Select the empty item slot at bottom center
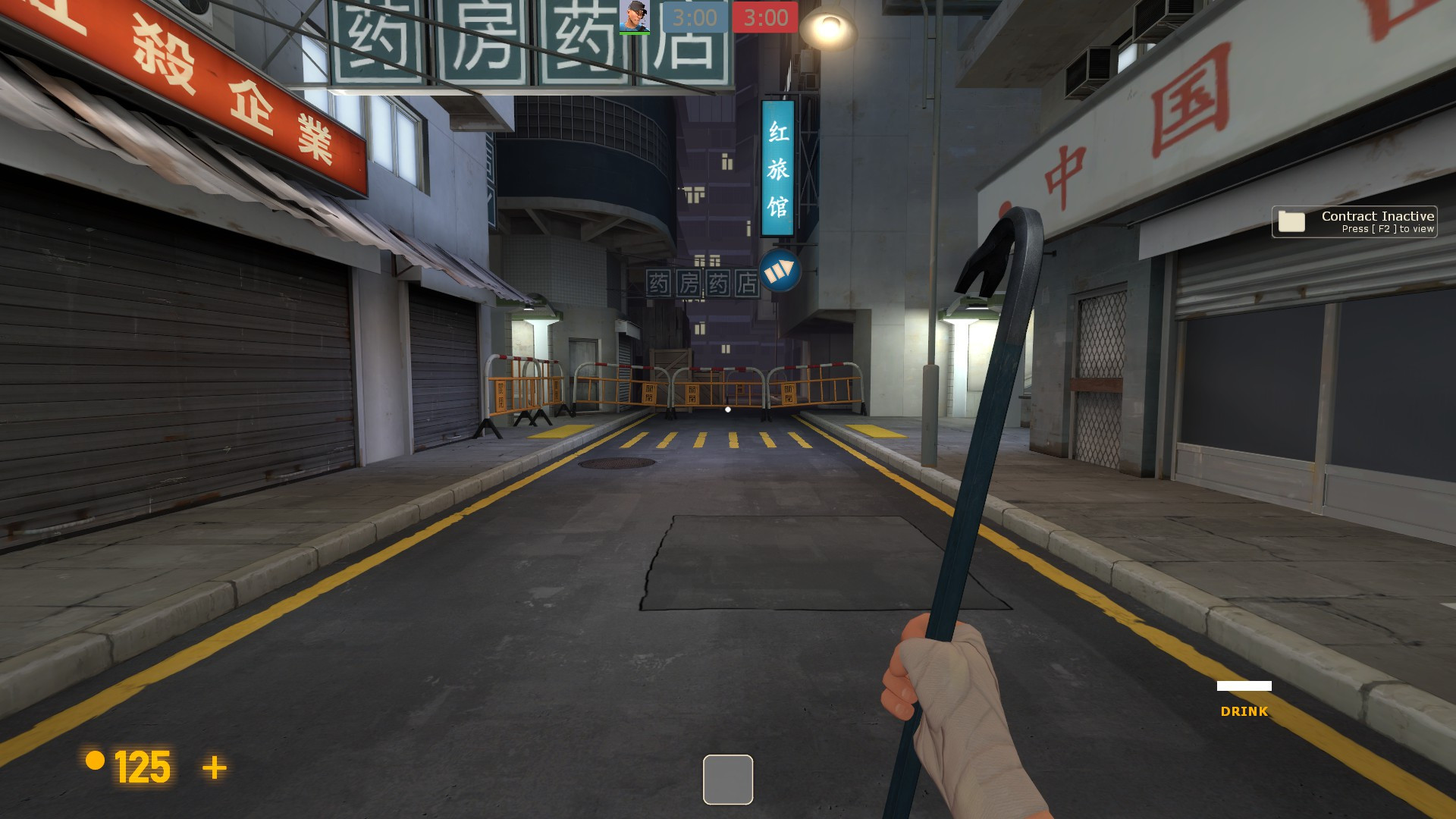 coord(728,780)
